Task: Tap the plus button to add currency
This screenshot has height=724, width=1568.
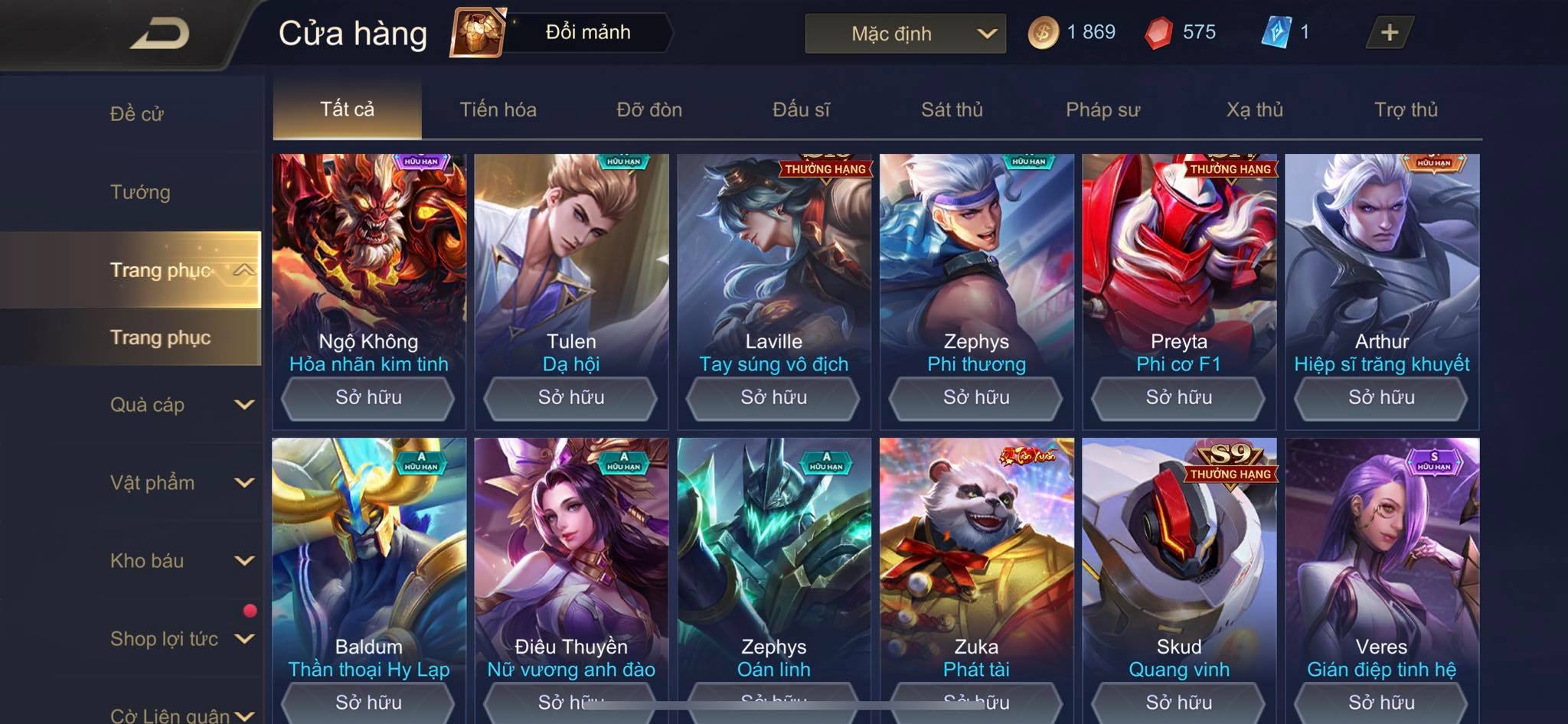Action: [x=1389, y=33]
